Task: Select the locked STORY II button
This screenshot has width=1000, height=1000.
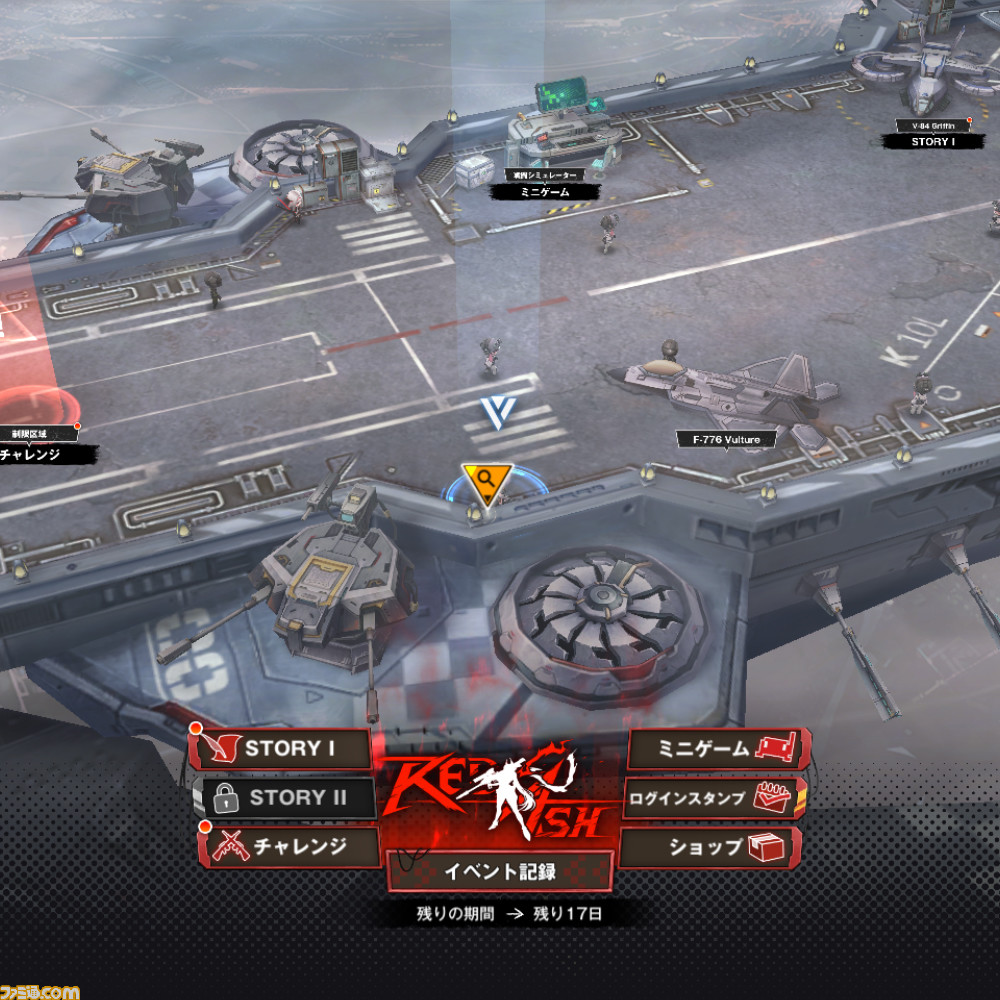Action: pyautogui.click(x=284, y=798)
